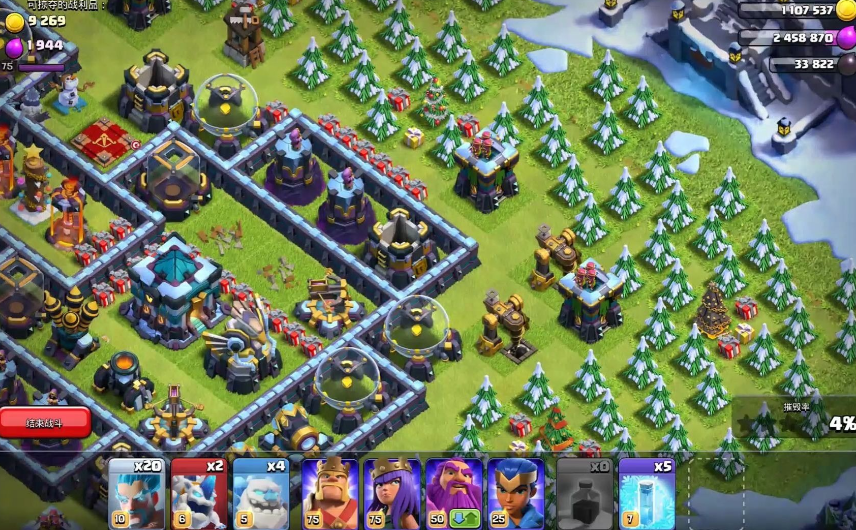This screenshot has height=530, width=856.
Task: Click the red 结束战斗 end battle button
Action: coord(45,422)
